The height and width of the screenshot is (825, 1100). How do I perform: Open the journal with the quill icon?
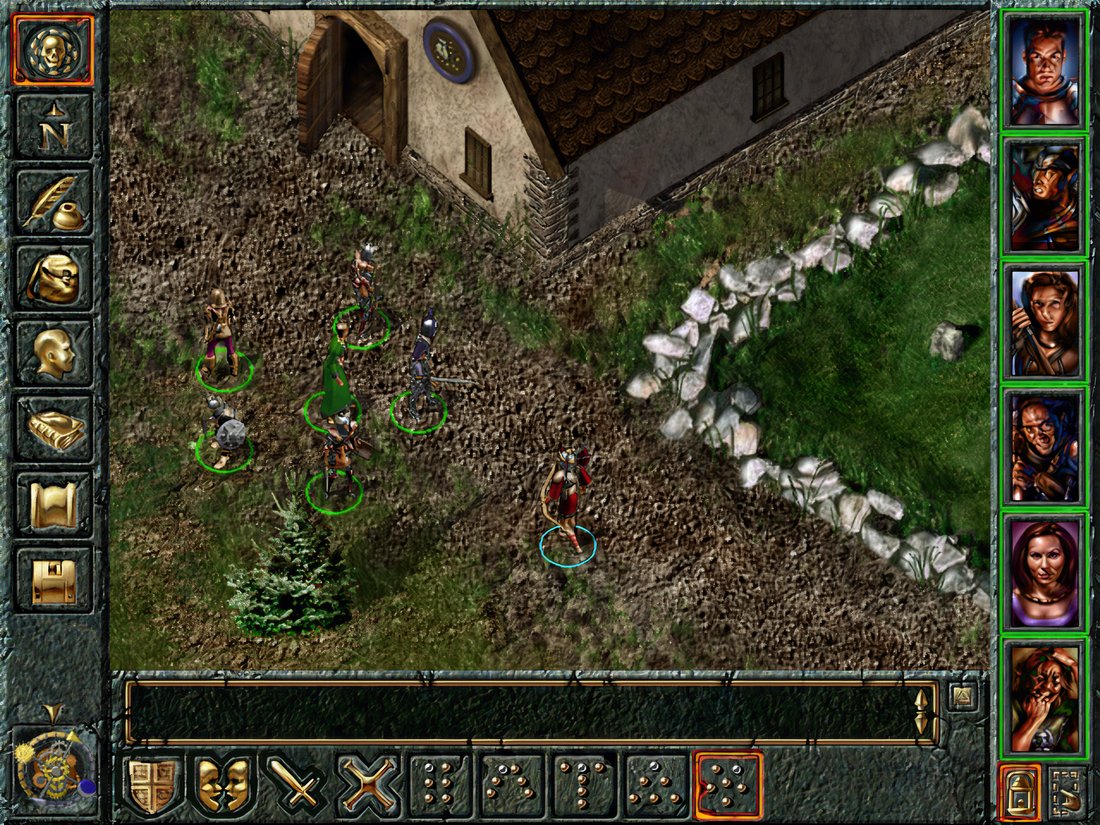(53, 201)
